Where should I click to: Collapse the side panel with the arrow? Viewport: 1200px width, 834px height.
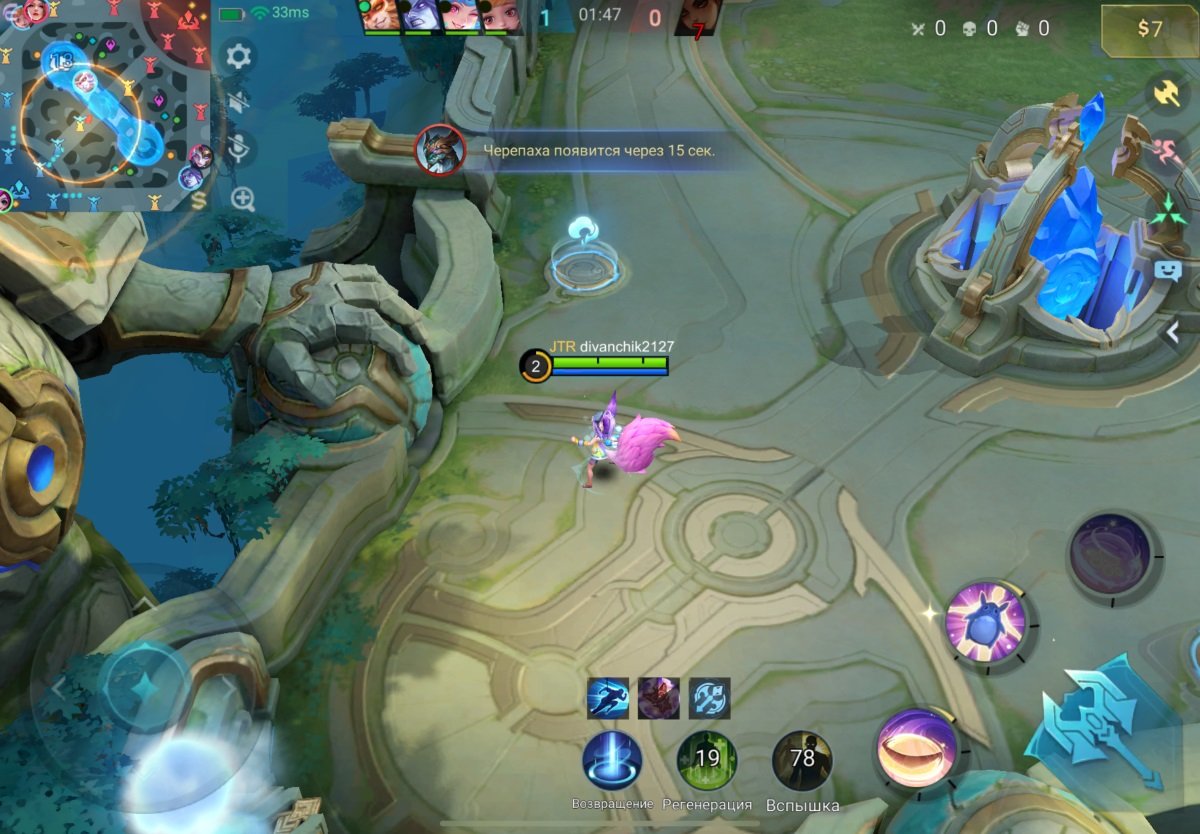click(x=1174, y=333)
